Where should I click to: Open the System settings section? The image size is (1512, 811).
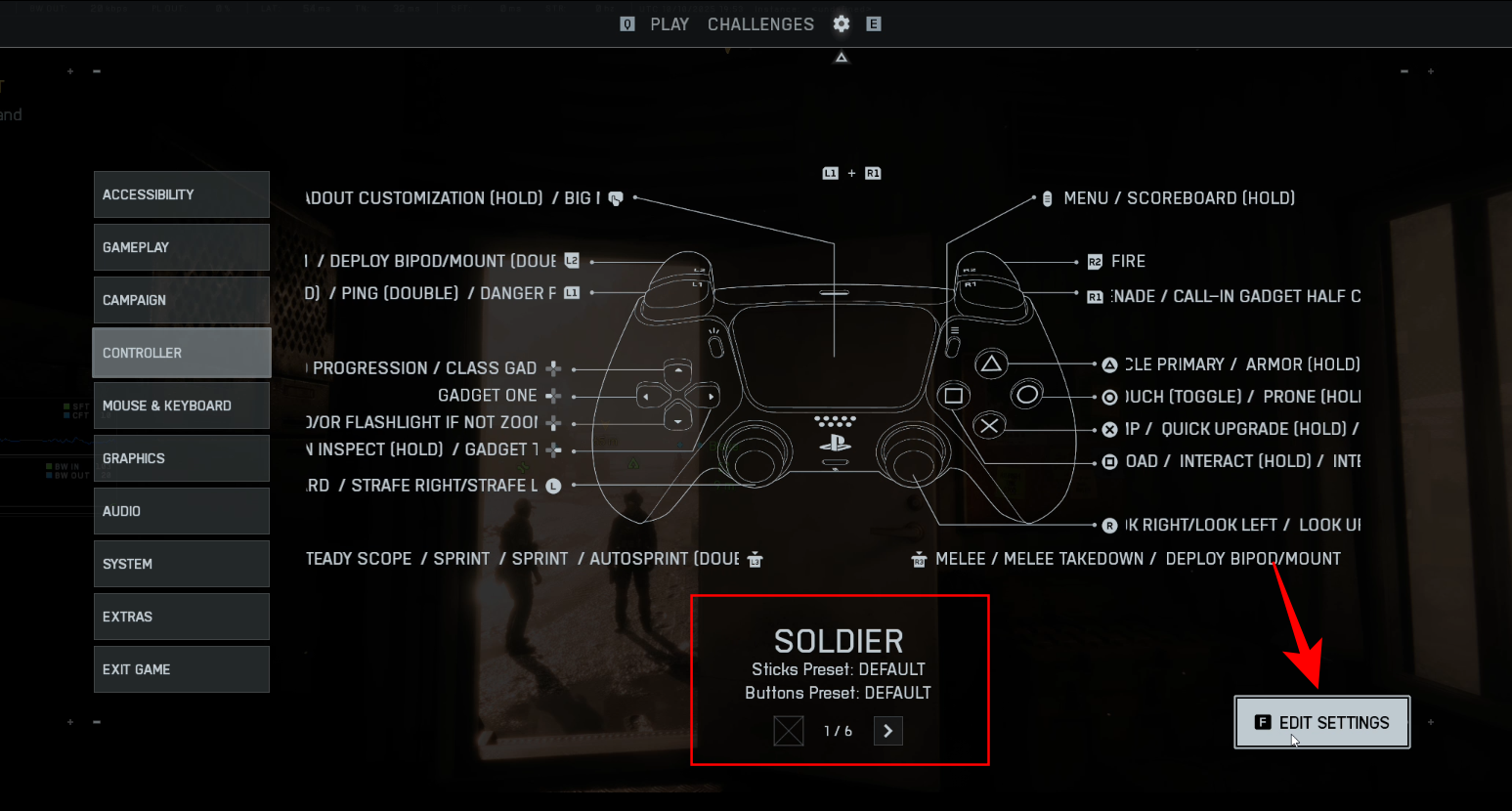(181, 564)
